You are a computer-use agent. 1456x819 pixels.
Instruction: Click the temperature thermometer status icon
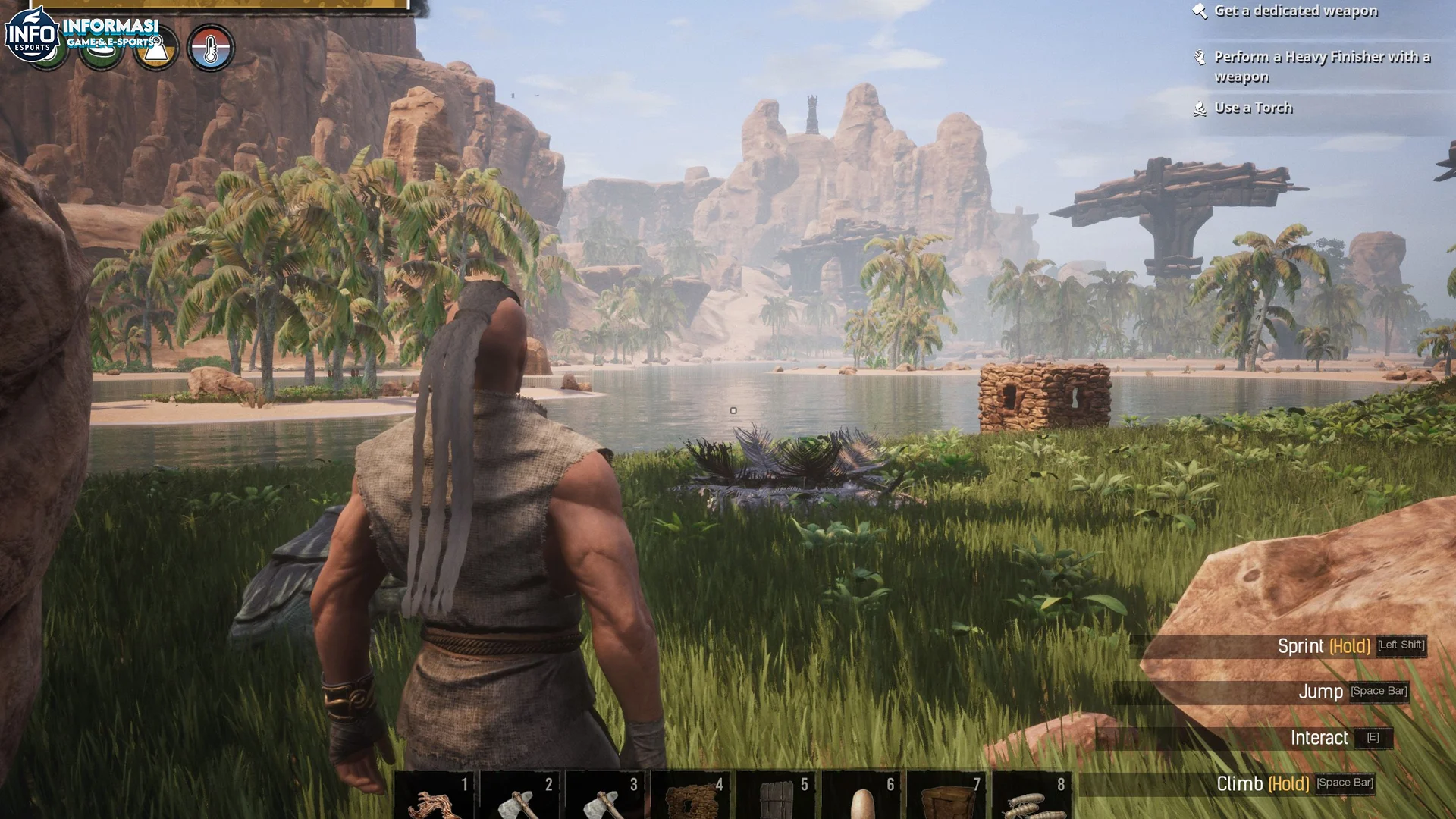click(212, 47)
